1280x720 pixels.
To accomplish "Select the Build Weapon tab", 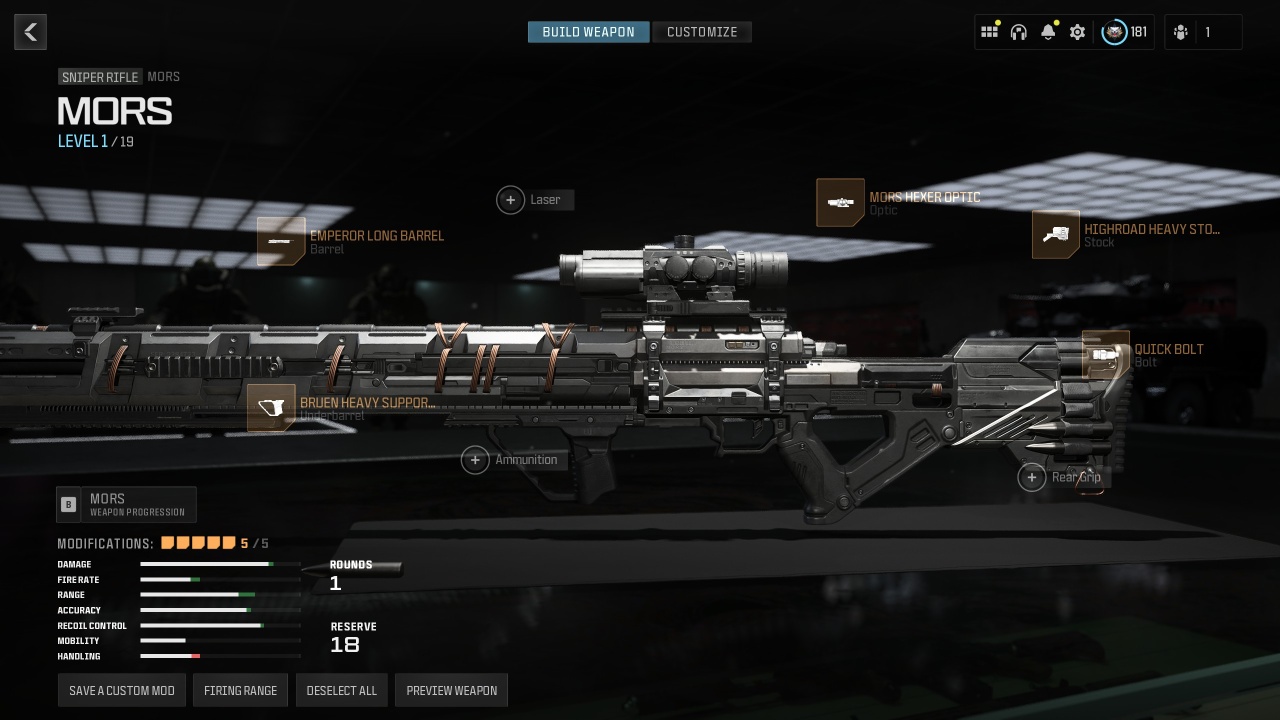I will 588,32.
